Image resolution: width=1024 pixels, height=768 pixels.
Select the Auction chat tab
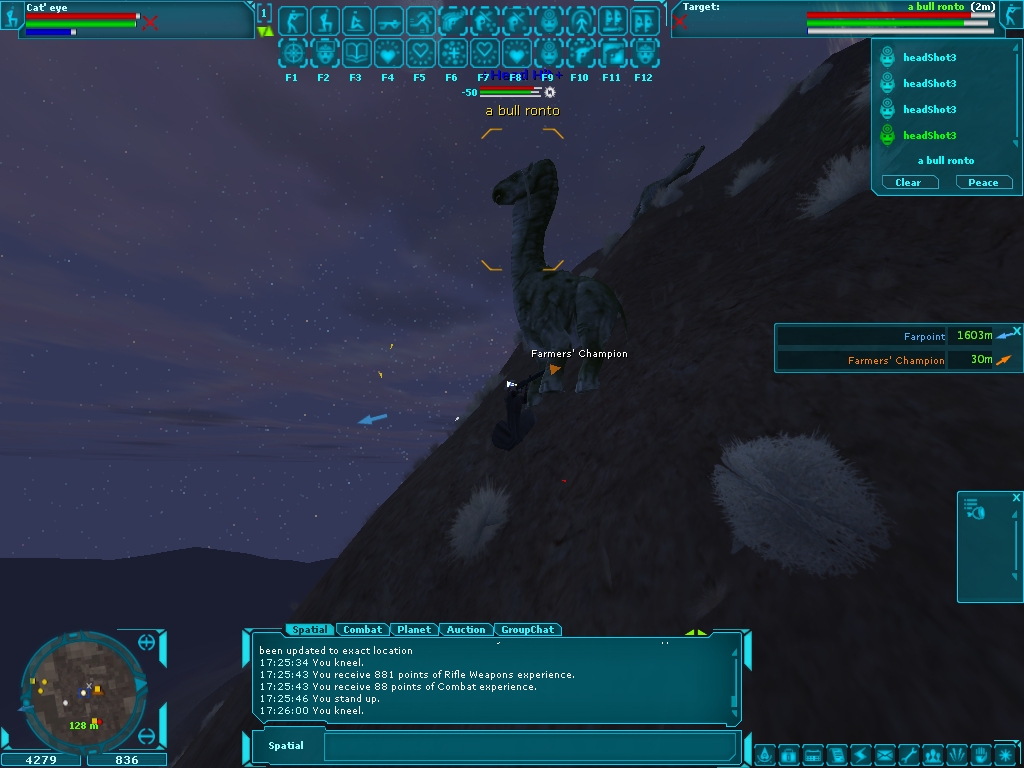(465, 630)
